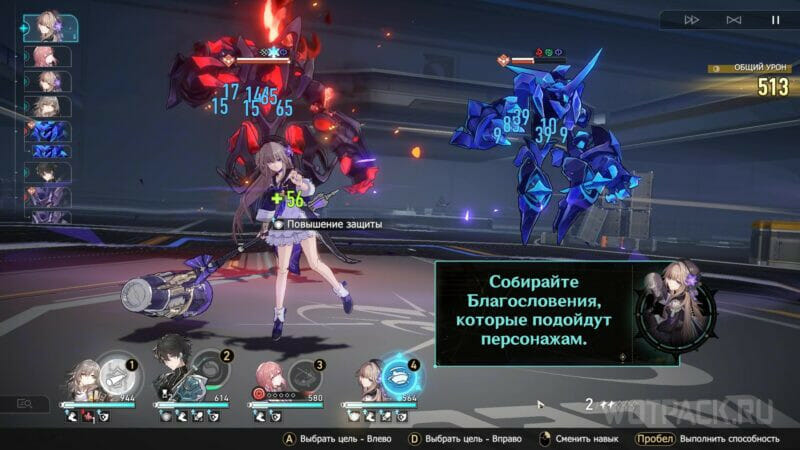Open the battle details magnifier button

[x=25, y=404]
